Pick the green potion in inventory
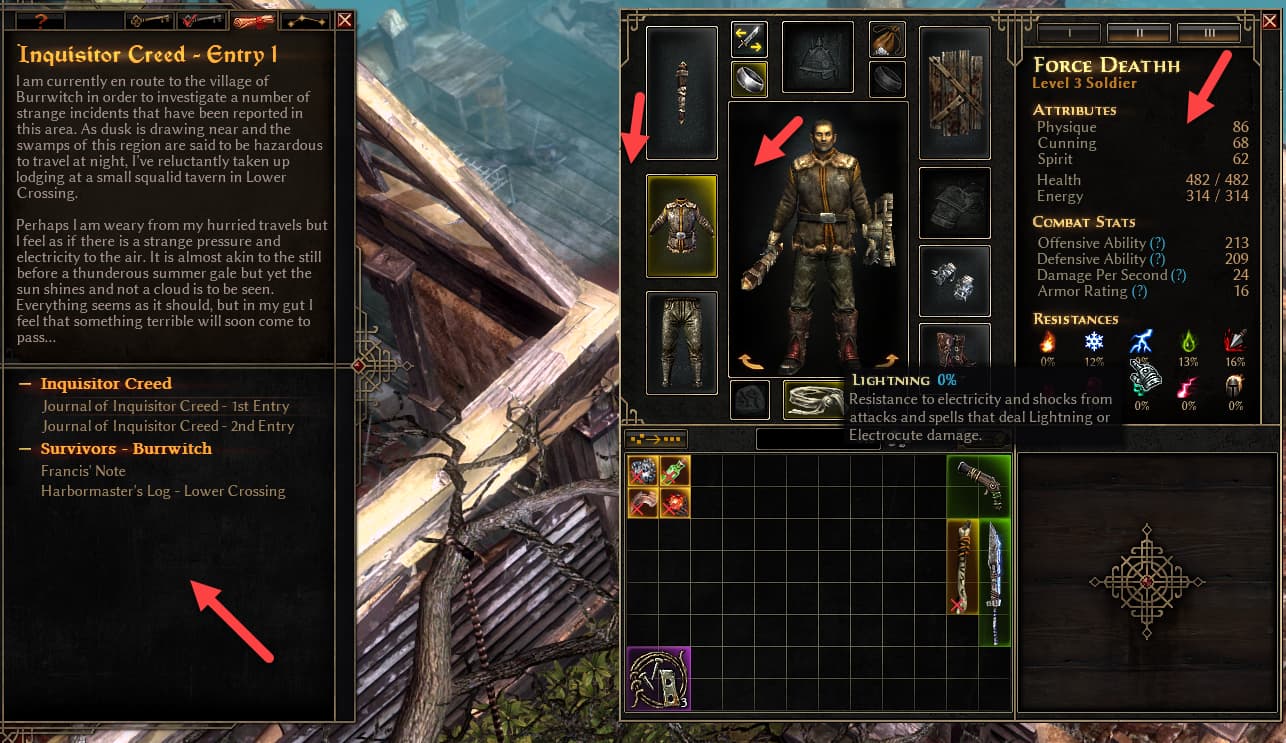 (675, 471)
